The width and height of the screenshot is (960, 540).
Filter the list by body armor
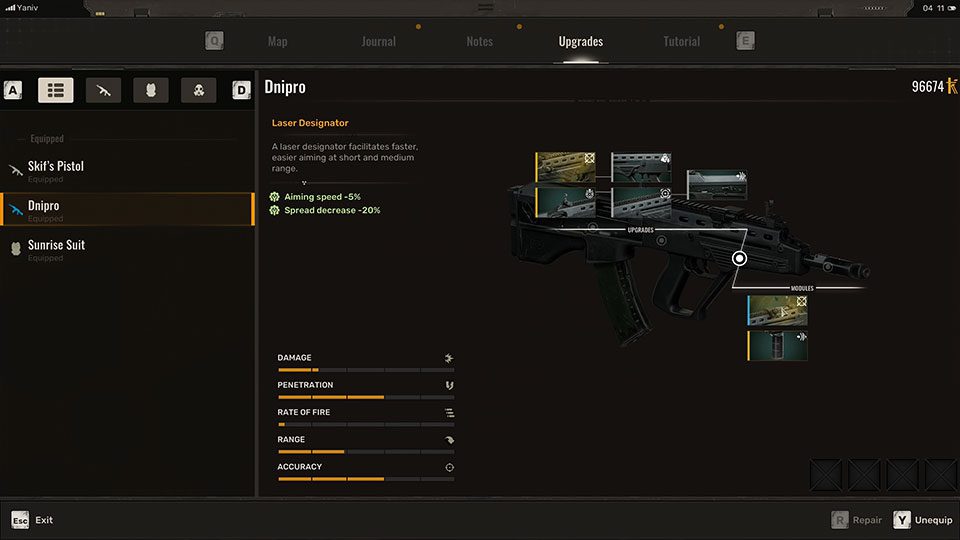pyautogui.click(x=151, y=91)
